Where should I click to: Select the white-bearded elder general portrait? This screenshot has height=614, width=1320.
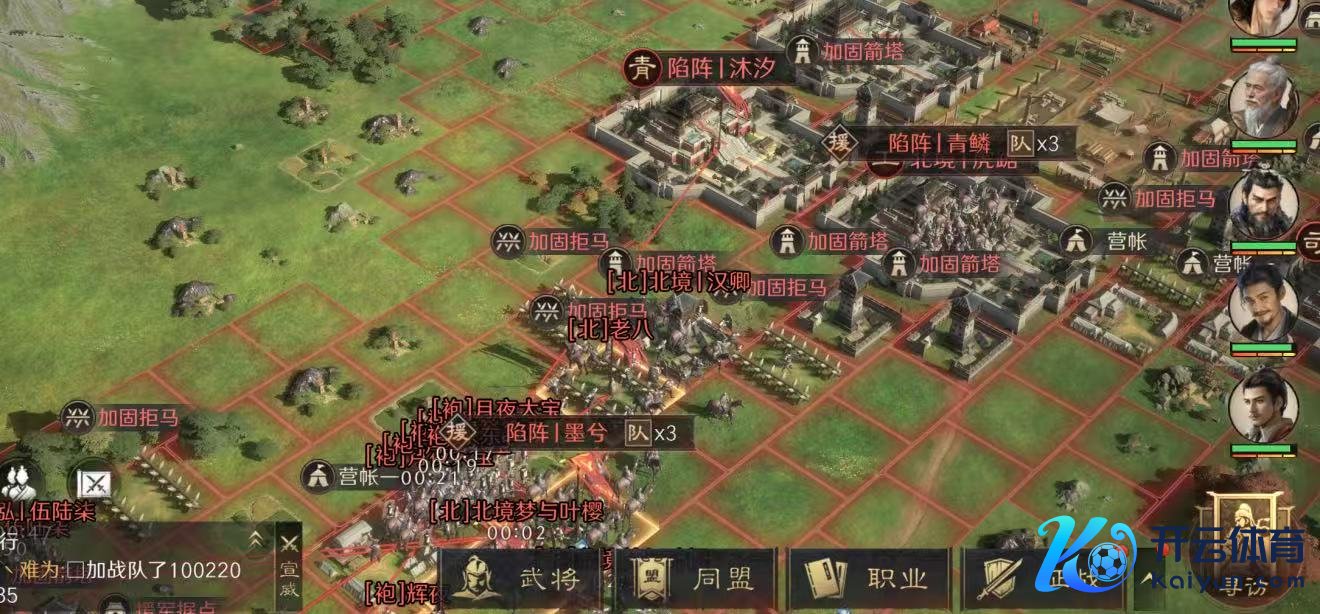click(x=1263, y=100)
